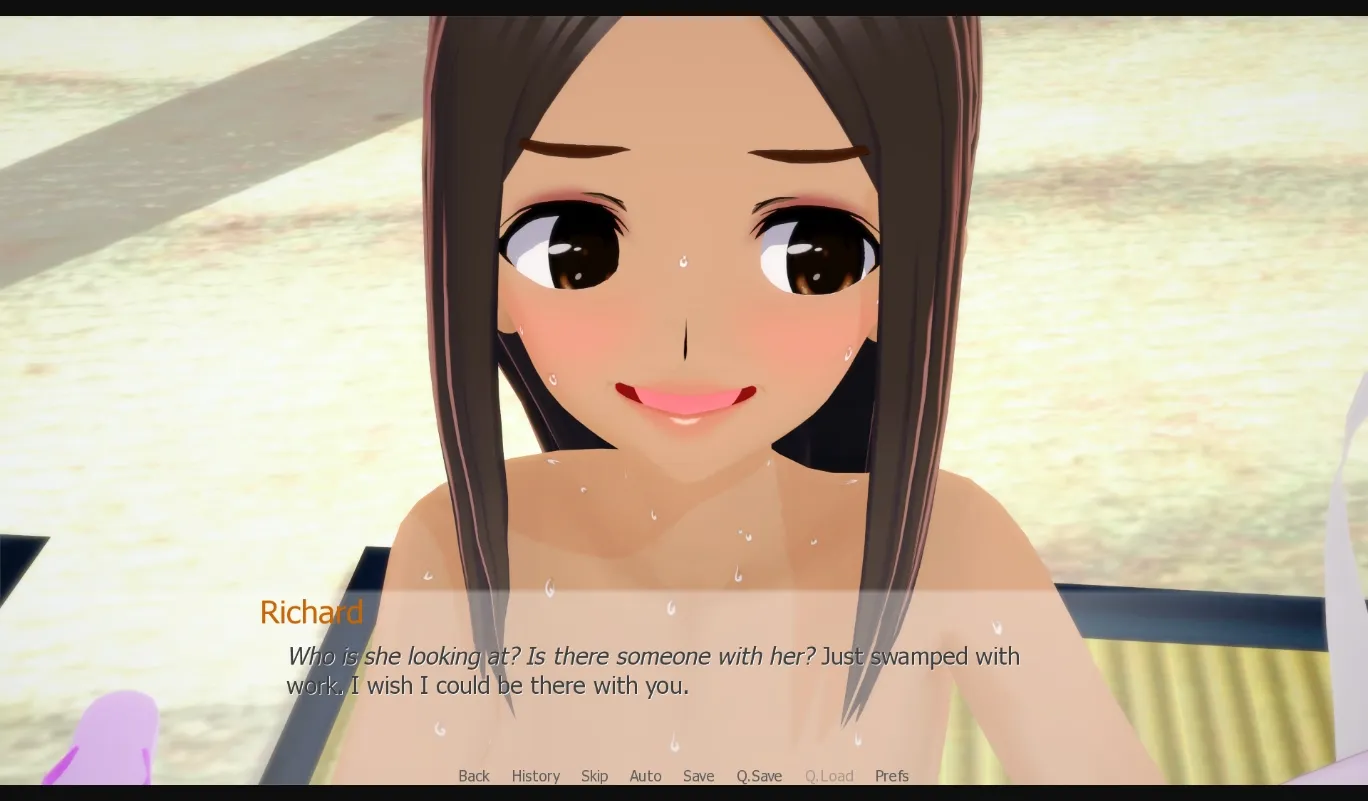Perform a quick save with Q.Save

pos(758,776)
